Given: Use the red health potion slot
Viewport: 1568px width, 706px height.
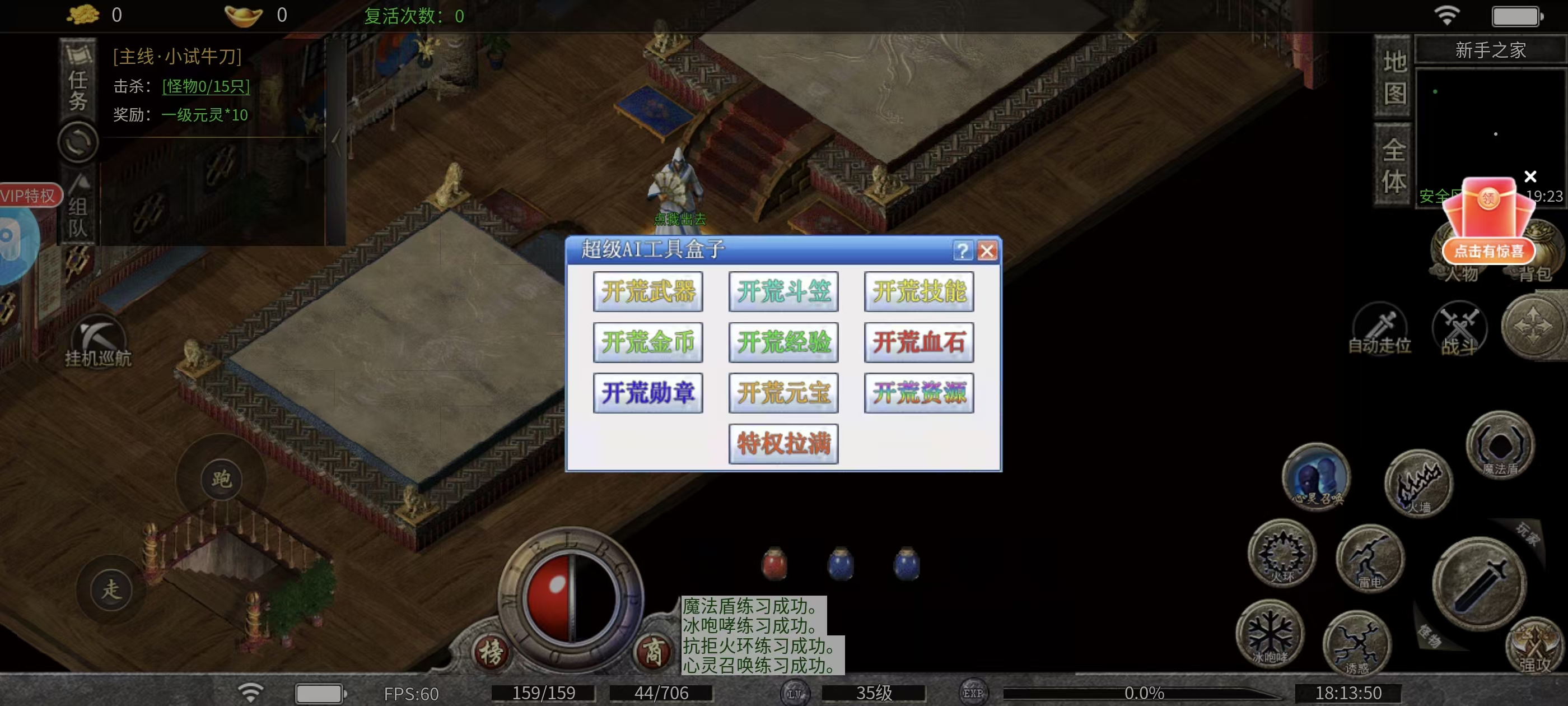Looking at the screenshot, I should (774, 564).
